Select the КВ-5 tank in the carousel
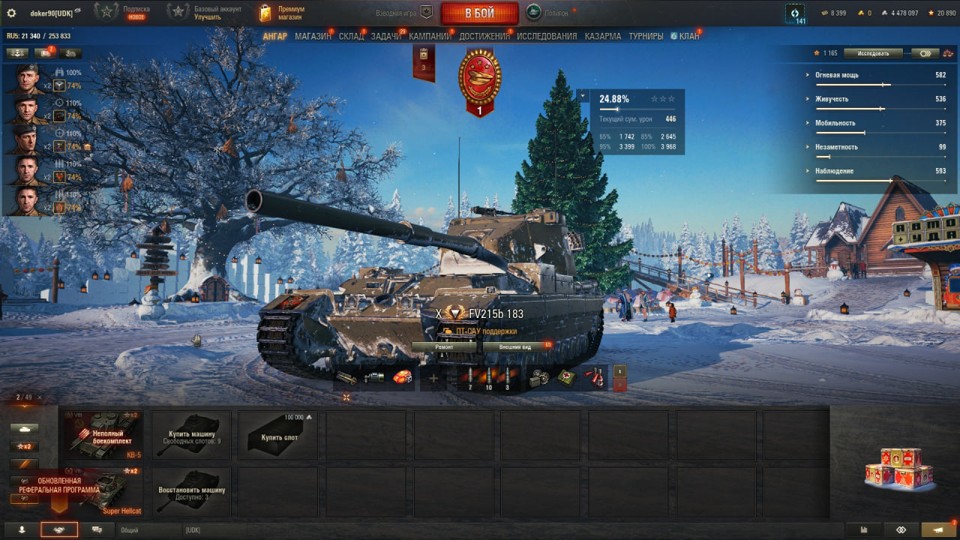The image size is (960, 540). [x=104, y=433]
